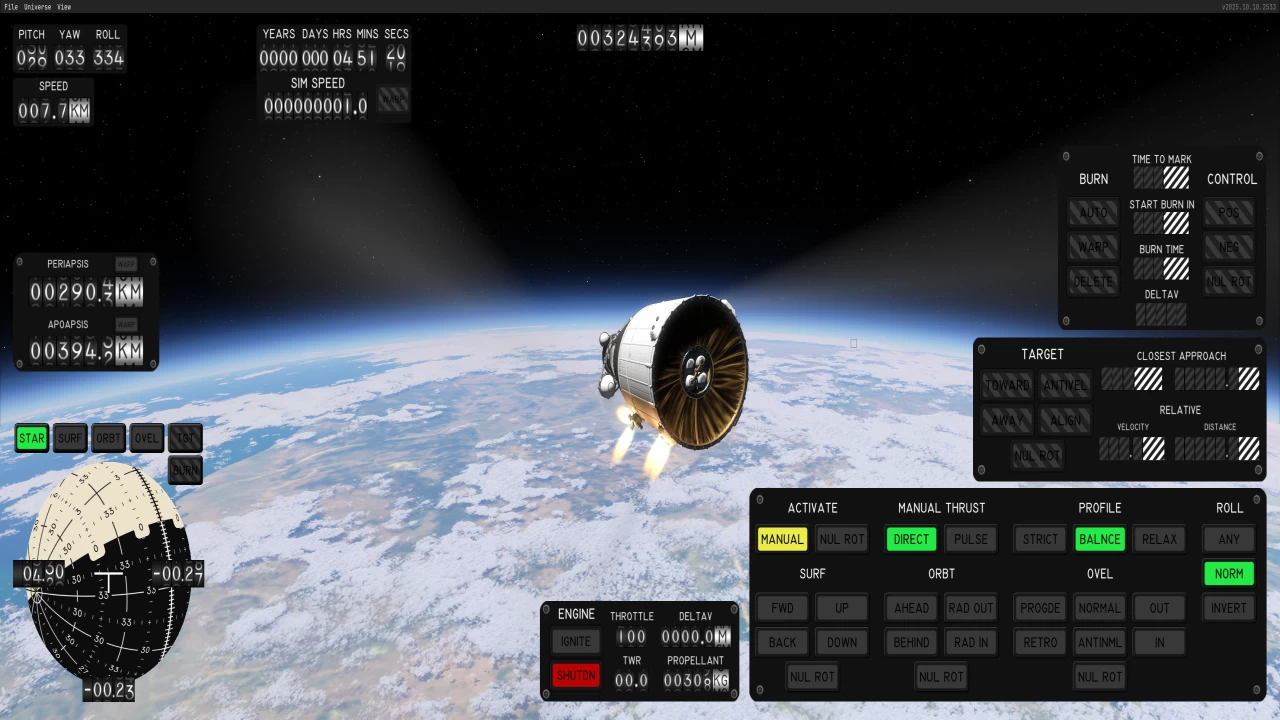
Task: Switch to ORBT navball mode
Action: pyautogui.click(x=107, y=438)
